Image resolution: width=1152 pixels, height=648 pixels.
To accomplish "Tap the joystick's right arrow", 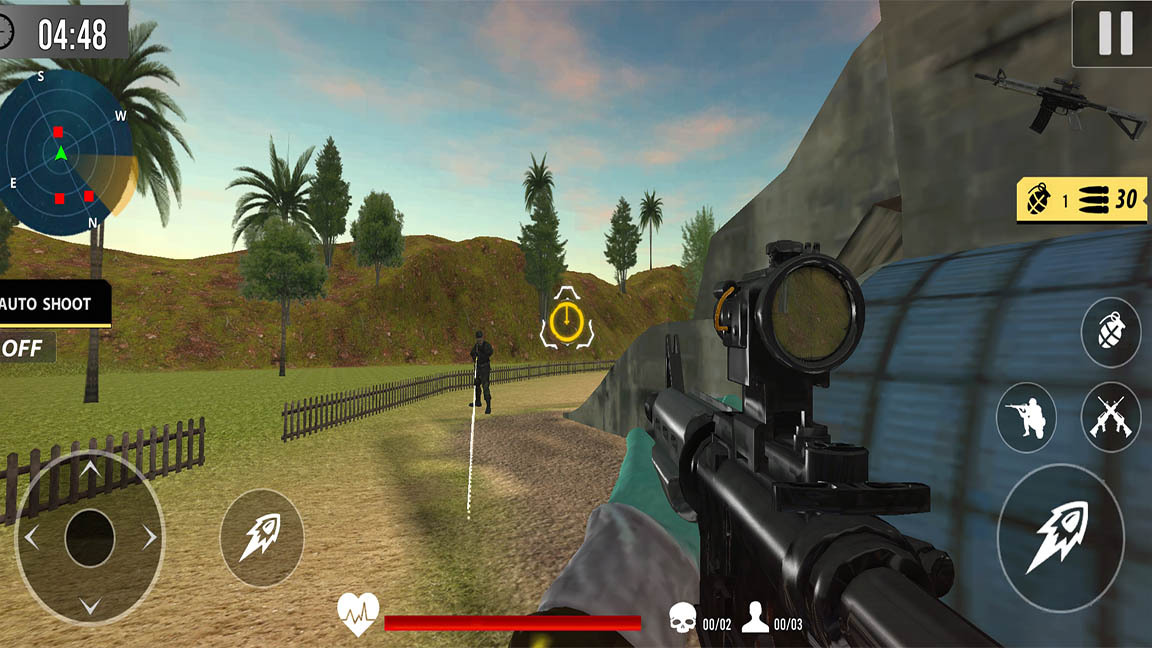I will click(x=150, y=538).
